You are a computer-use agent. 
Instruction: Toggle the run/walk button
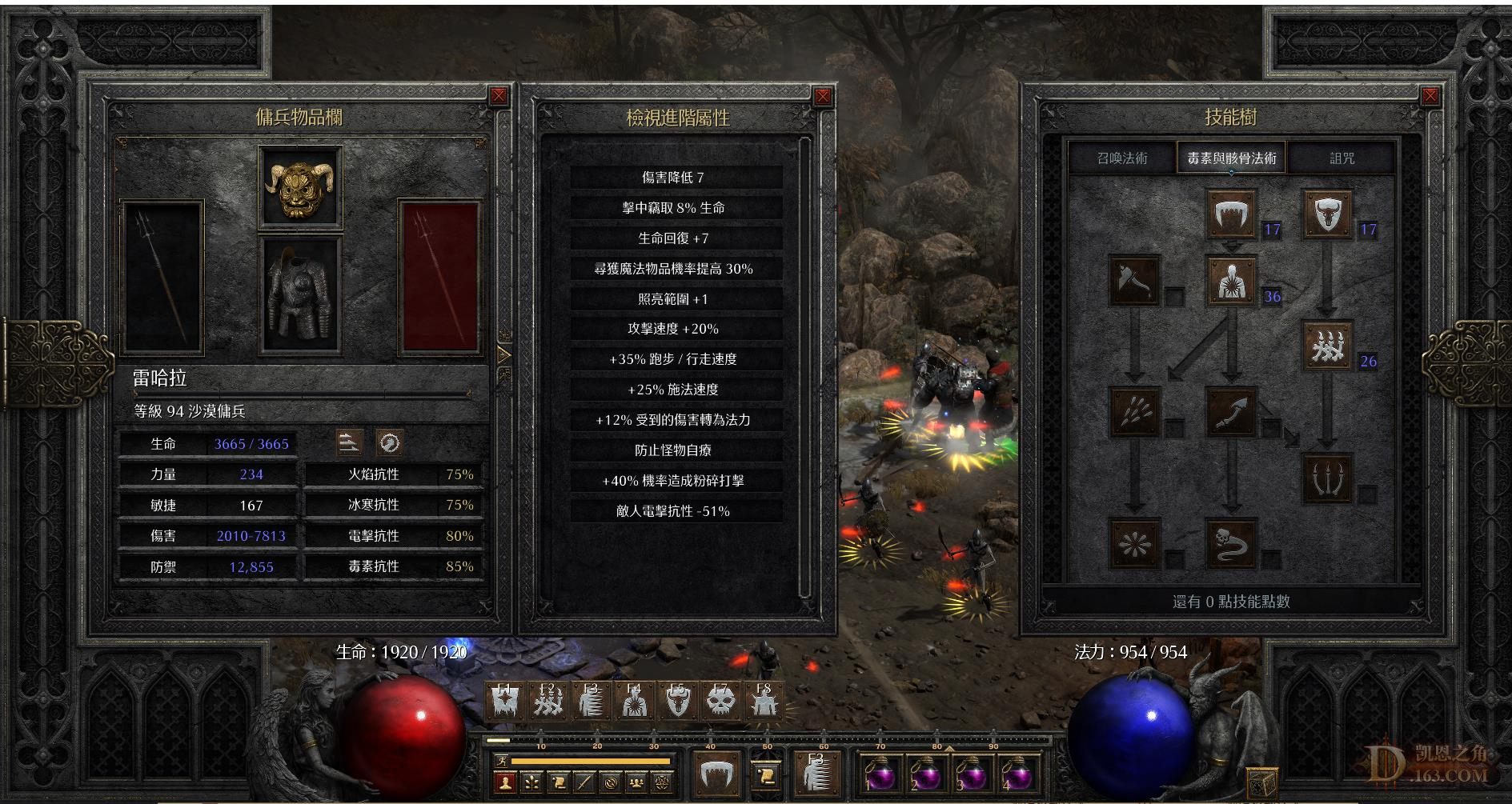click(501, 761)
